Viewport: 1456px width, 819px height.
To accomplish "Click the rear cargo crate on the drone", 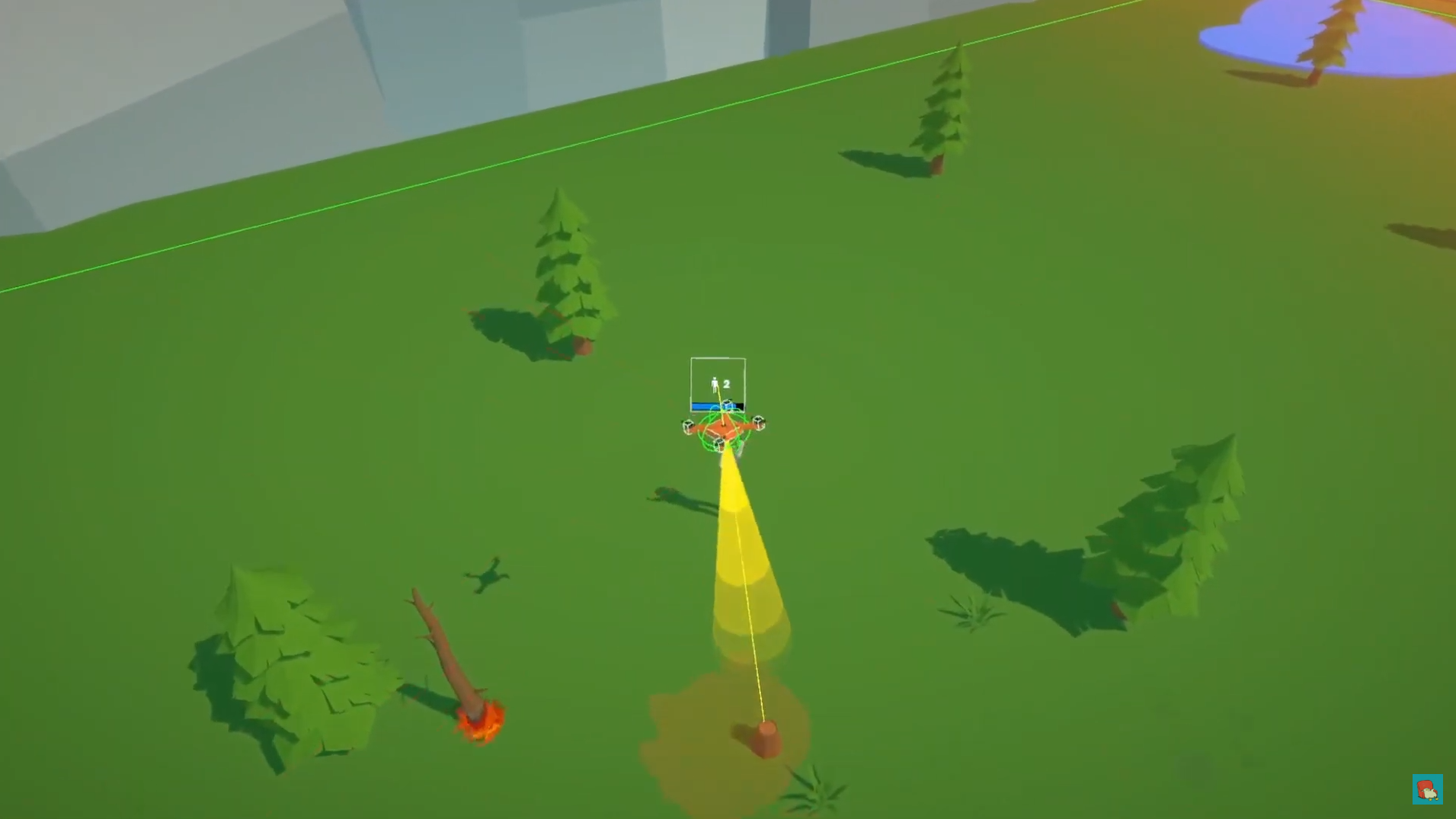I will pos(727,405).
